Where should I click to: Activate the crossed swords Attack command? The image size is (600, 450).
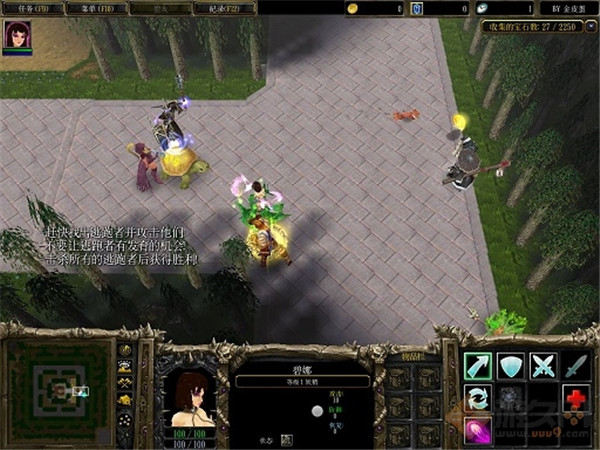tap(543, 366)
